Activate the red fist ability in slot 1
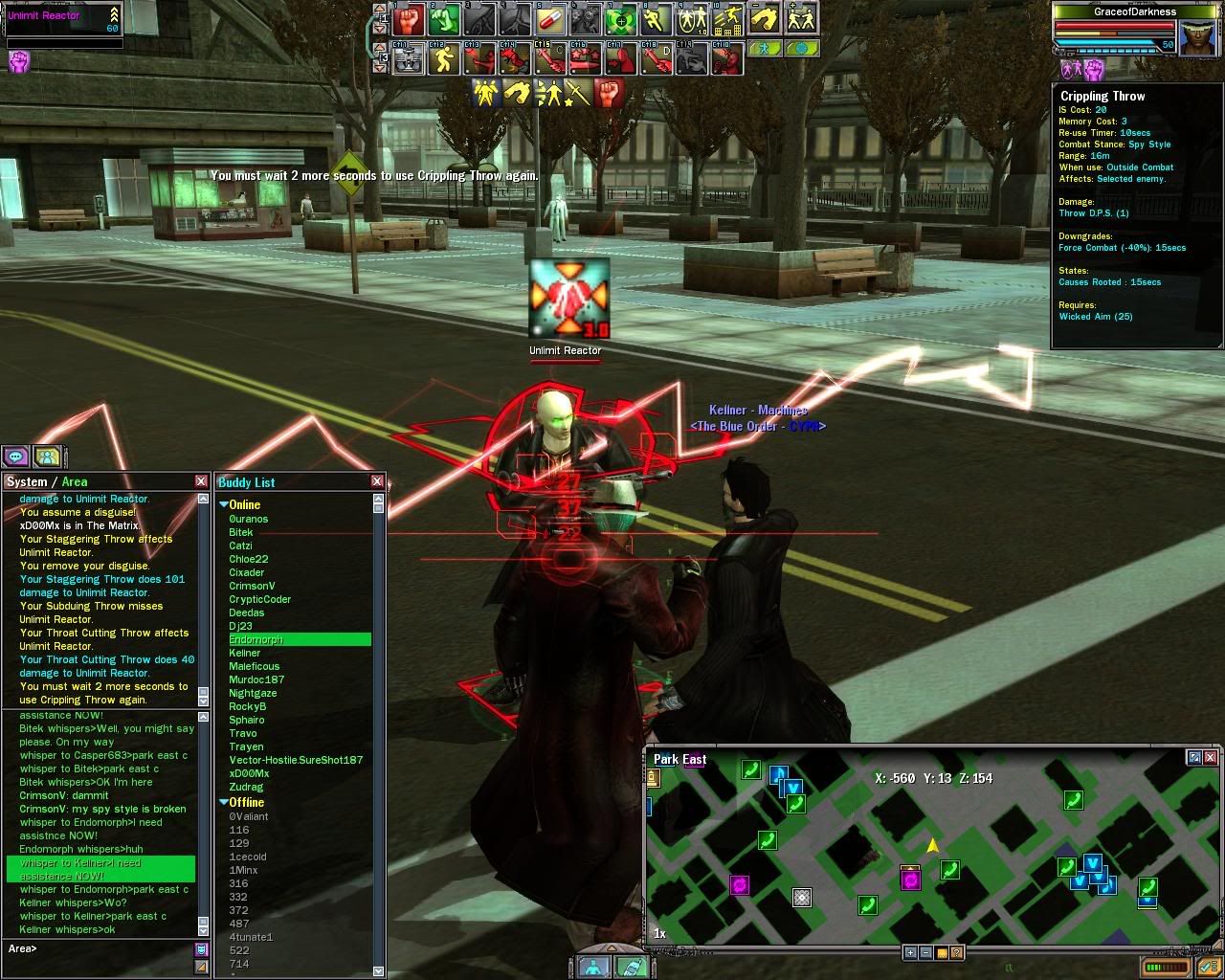 click(409, 19)
